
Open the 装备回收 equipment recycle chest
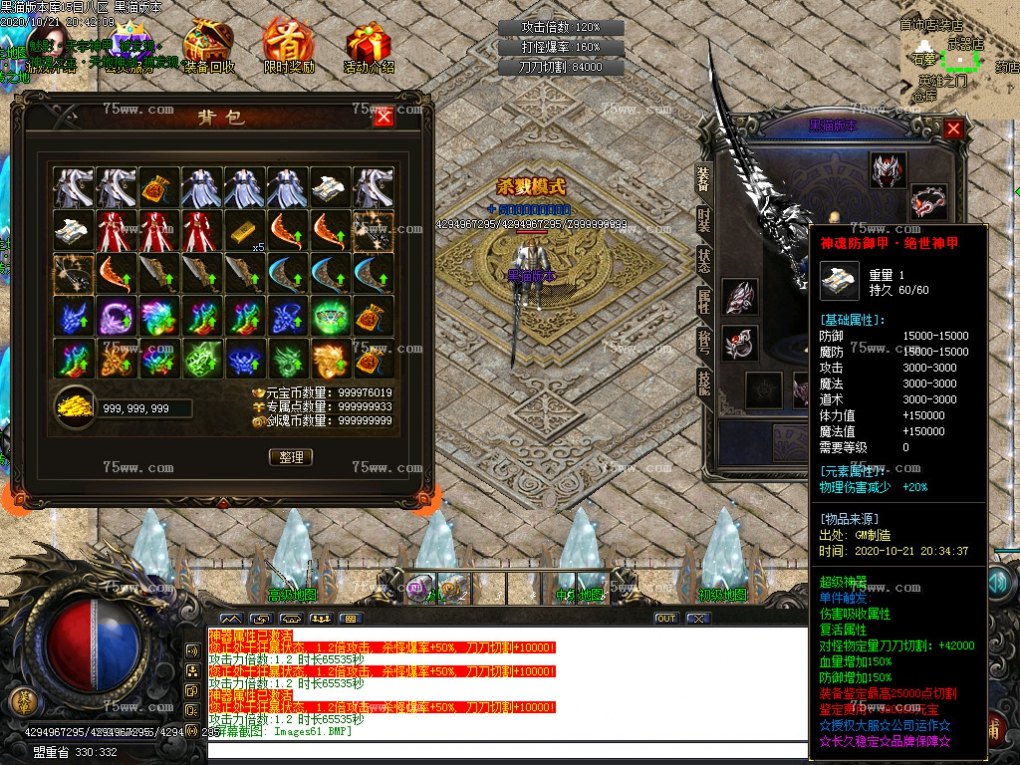(209, 46)
